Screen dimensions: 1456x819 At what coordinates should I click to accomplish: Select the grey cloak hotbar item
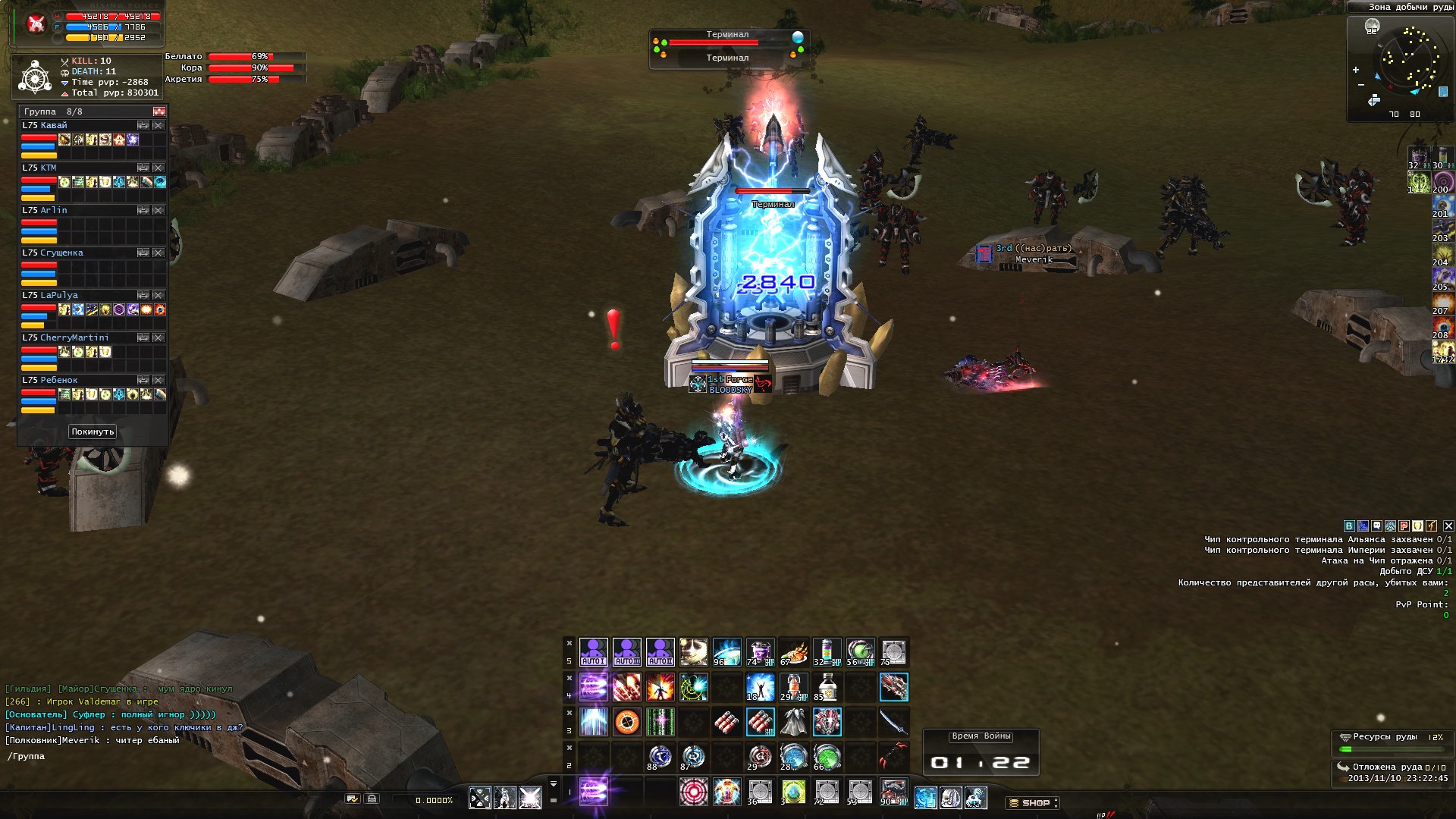click(x=793, y=722)
